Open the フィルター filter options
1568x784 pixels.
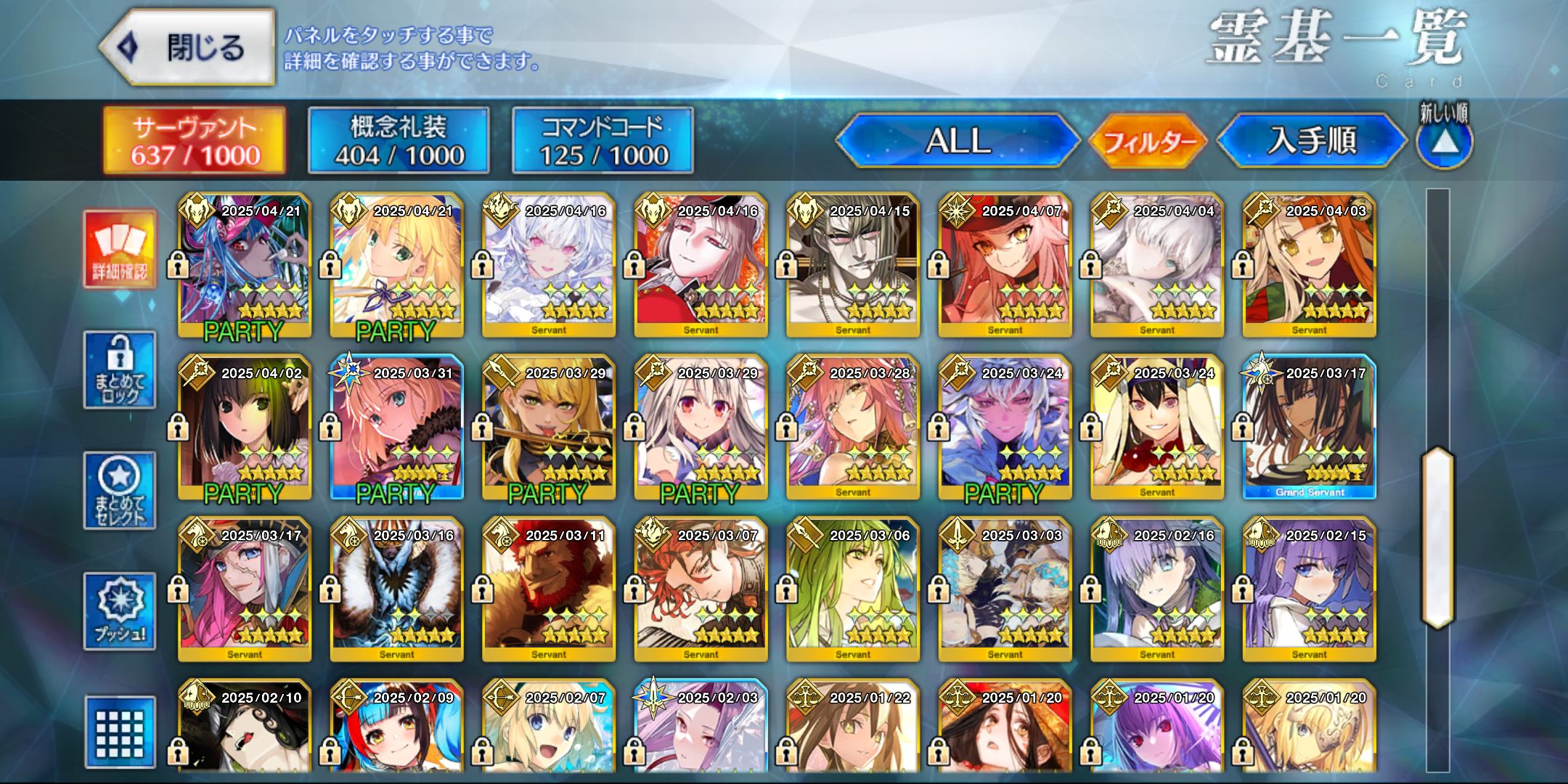click(x=1148, y=141)
